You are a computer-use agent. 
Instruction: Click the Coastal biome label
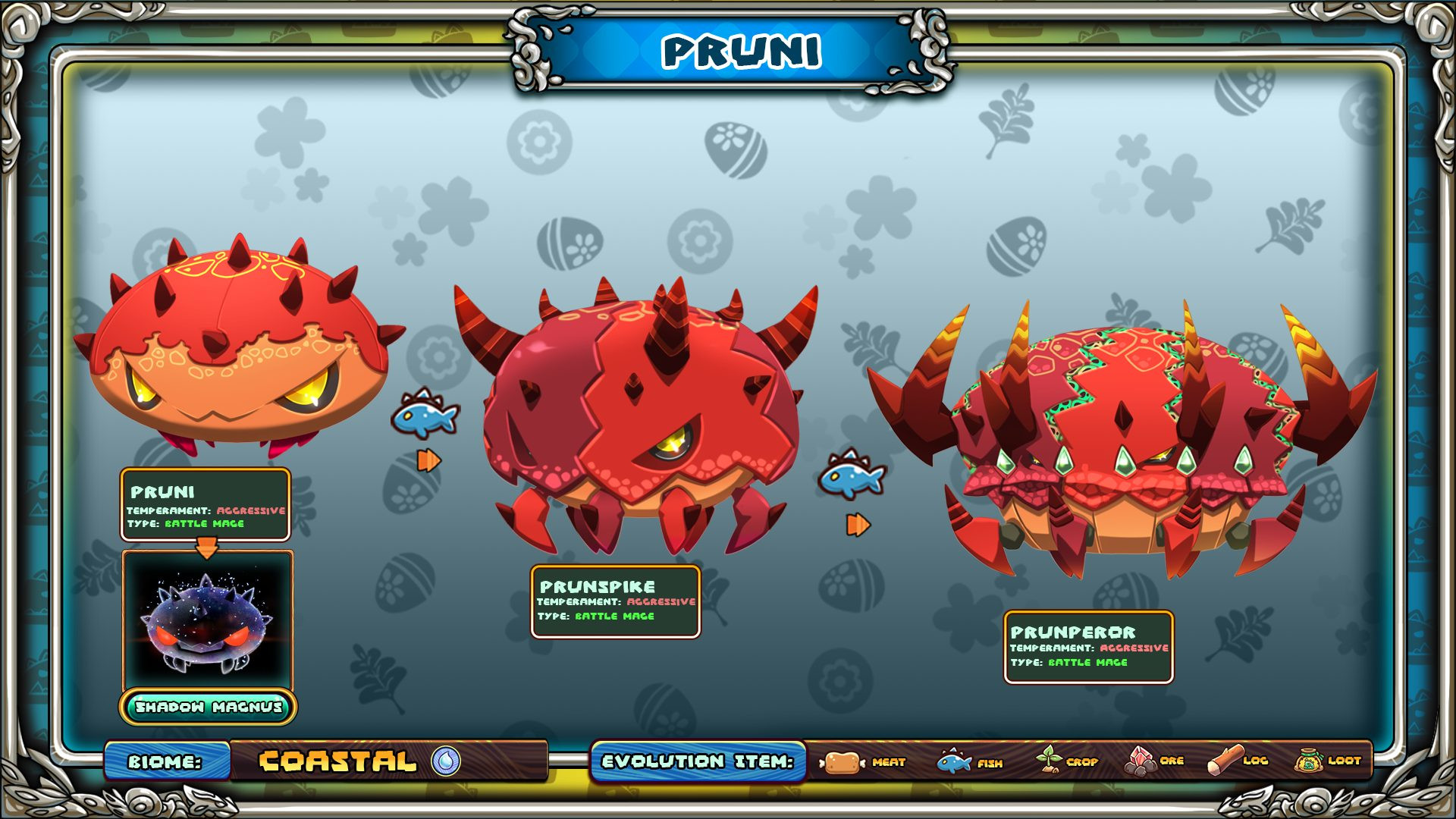coord(338,761)
